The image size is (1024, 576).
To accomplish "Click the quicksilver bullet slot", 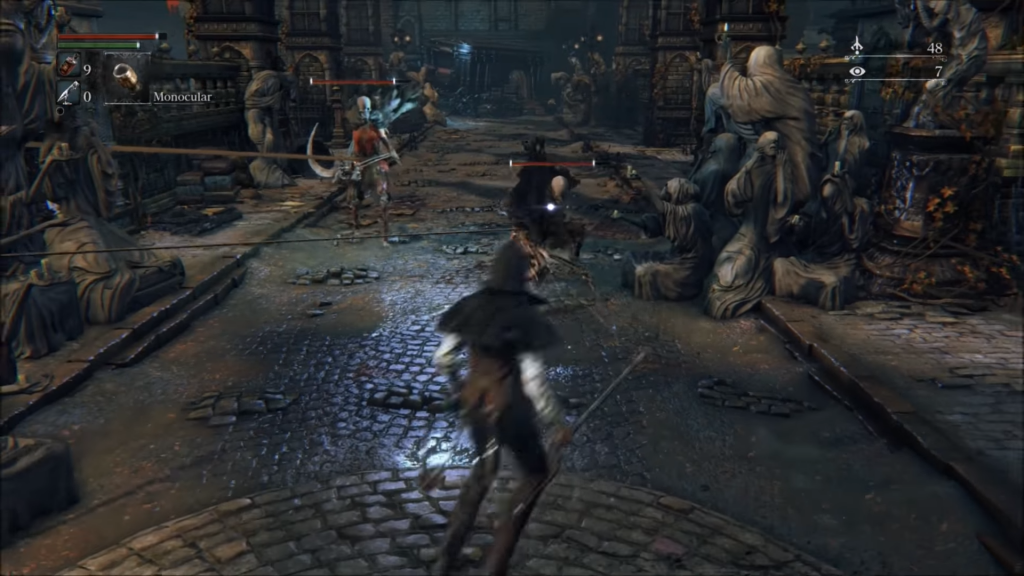I will click(x=68, y=95).
